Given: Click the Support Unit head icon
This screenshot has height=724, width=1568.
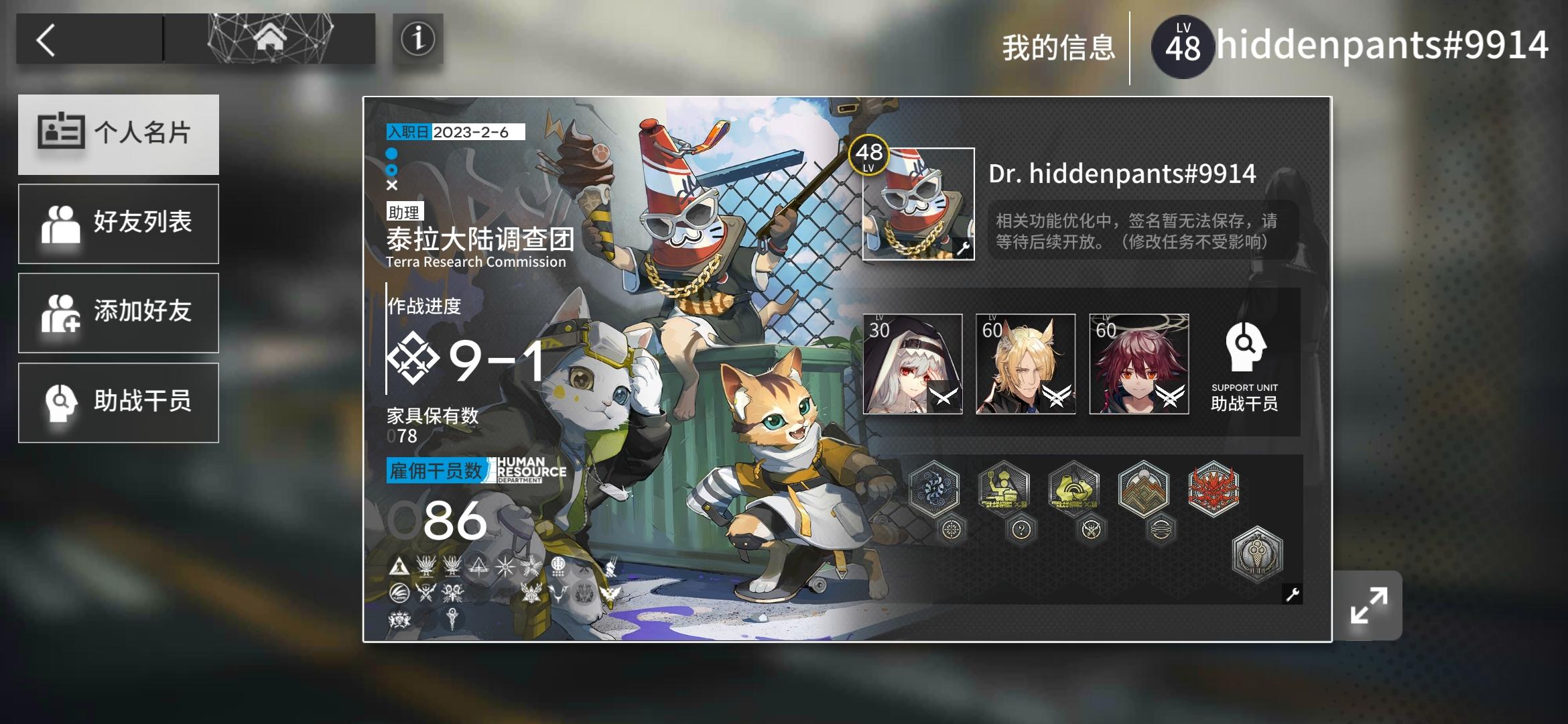Looking at the screenshot, I should [1244, 349].
